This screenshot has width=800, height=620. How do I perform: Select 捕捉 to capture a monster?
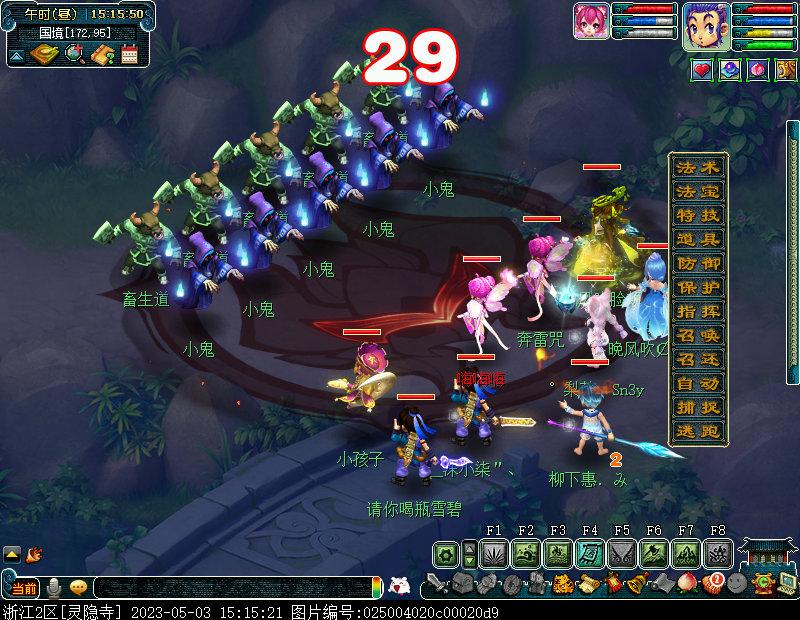coord(697,407)
